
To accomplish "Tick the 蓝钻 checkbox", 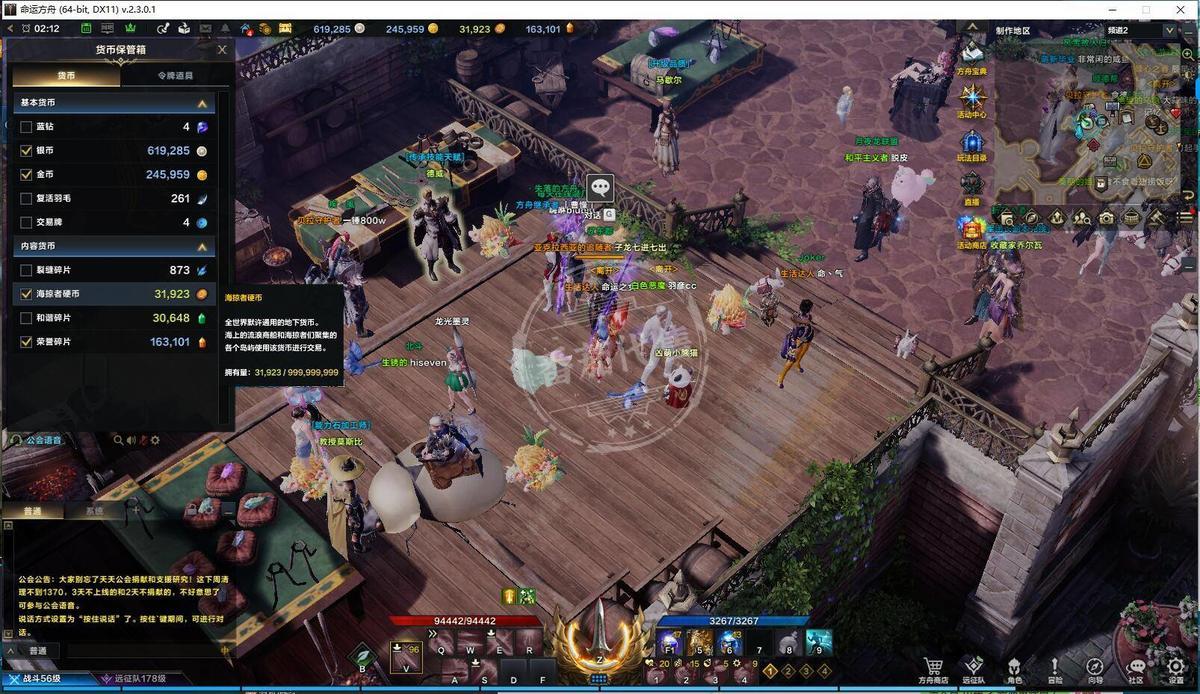I will [x=26, y=127].
